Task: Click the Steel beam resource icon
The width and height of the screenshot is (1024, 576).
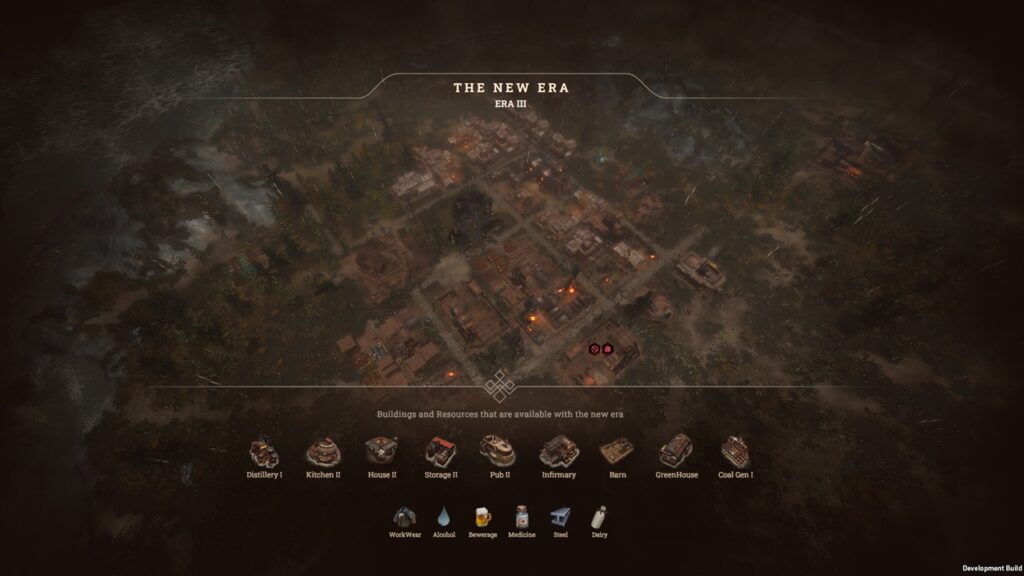Action: click(560, 517)
